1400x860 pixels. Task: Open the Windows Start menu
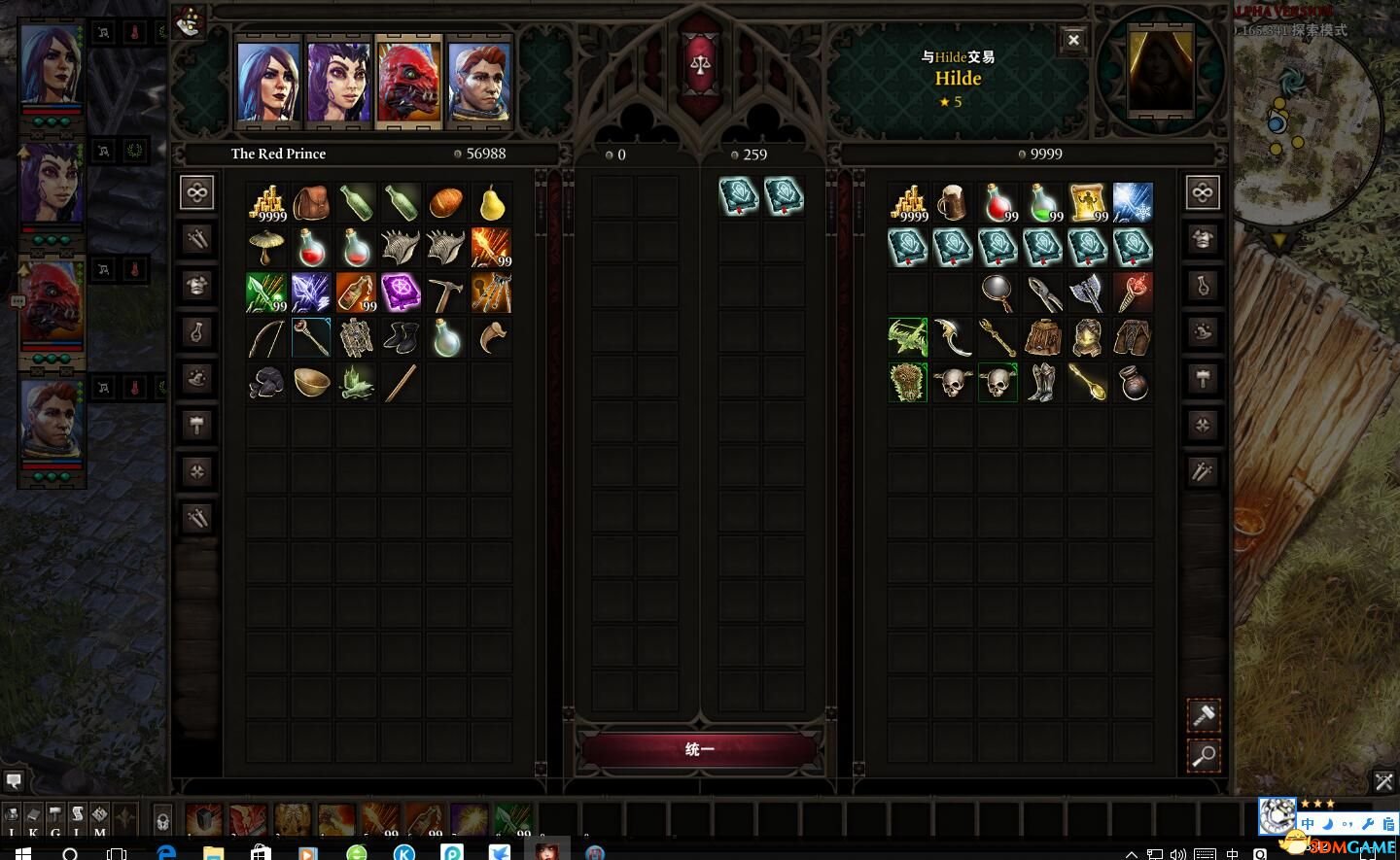pyautogui.click(x=21, y=852)
